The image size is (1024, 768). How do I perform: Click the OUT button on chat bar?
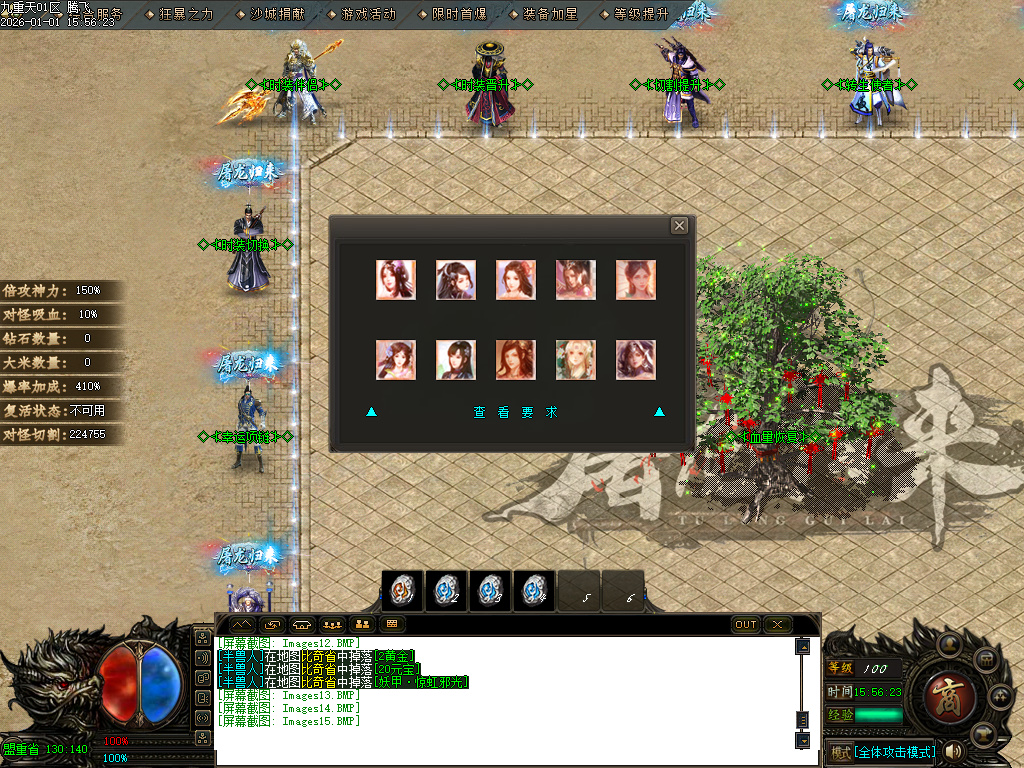[746, 624]
